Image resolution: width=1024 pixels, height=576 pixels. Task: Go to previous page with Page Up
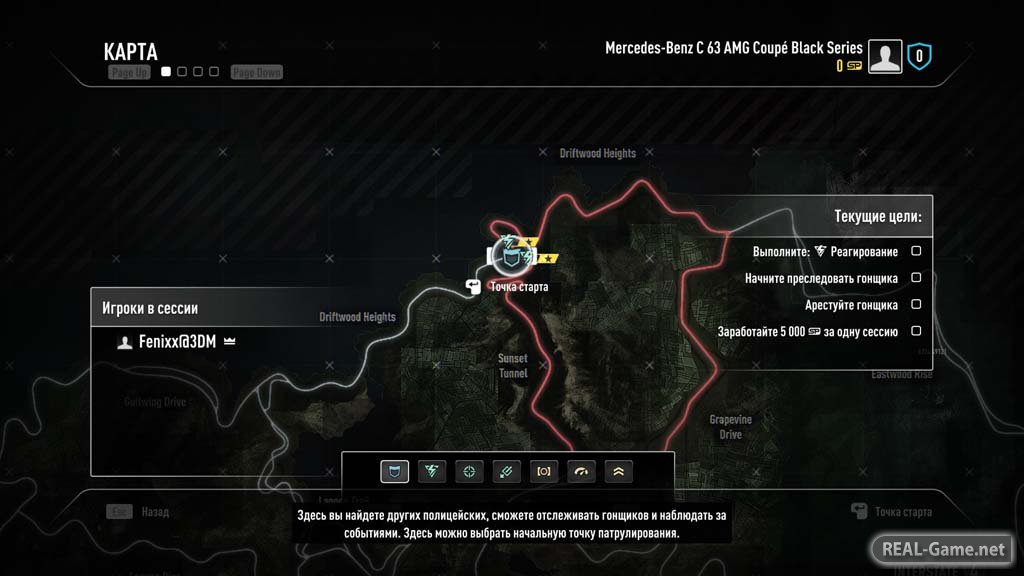tap(129, 72)
